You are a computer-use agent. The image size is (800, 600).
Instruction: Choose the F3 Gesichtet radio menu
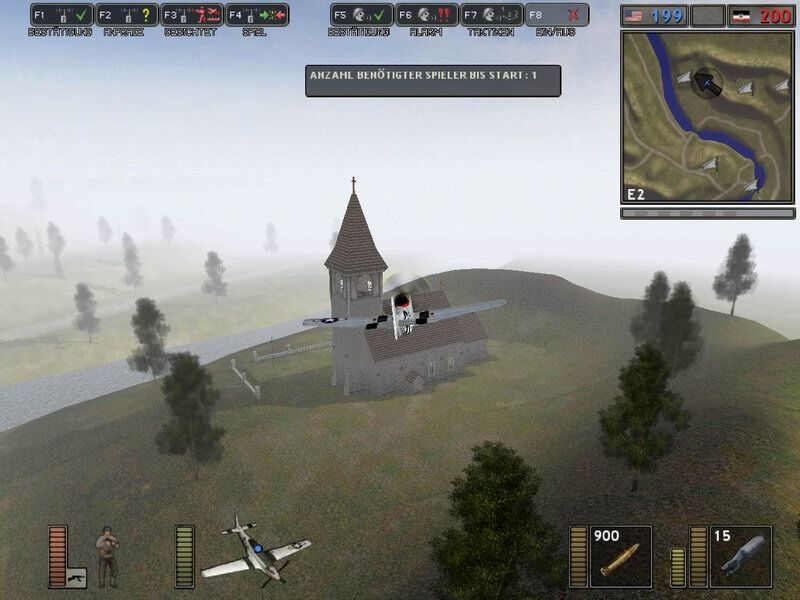point(192,15)
